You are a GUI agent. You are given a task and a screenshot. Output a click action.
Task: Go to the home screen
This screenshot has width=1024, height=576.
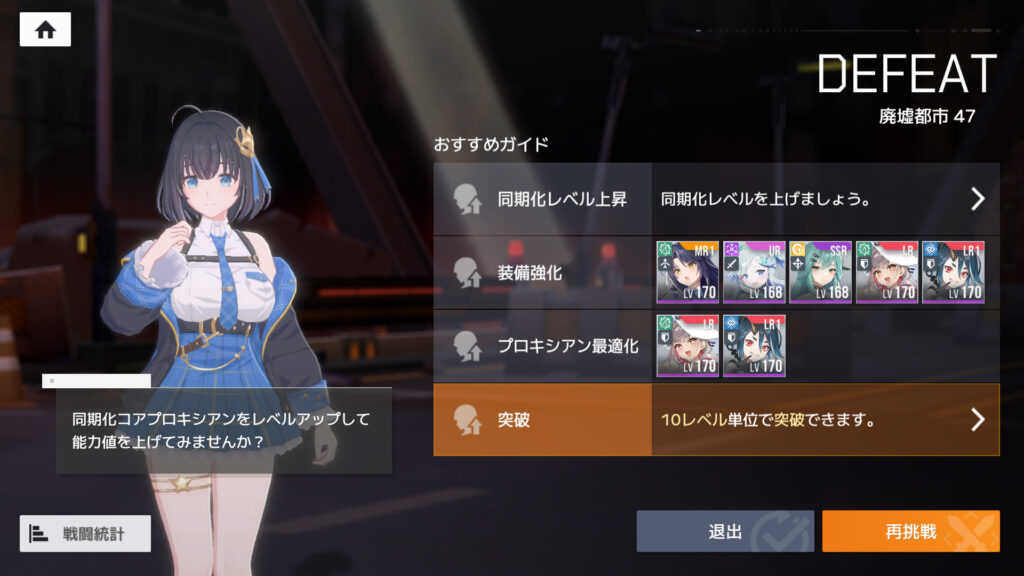(x=45, y=29)
